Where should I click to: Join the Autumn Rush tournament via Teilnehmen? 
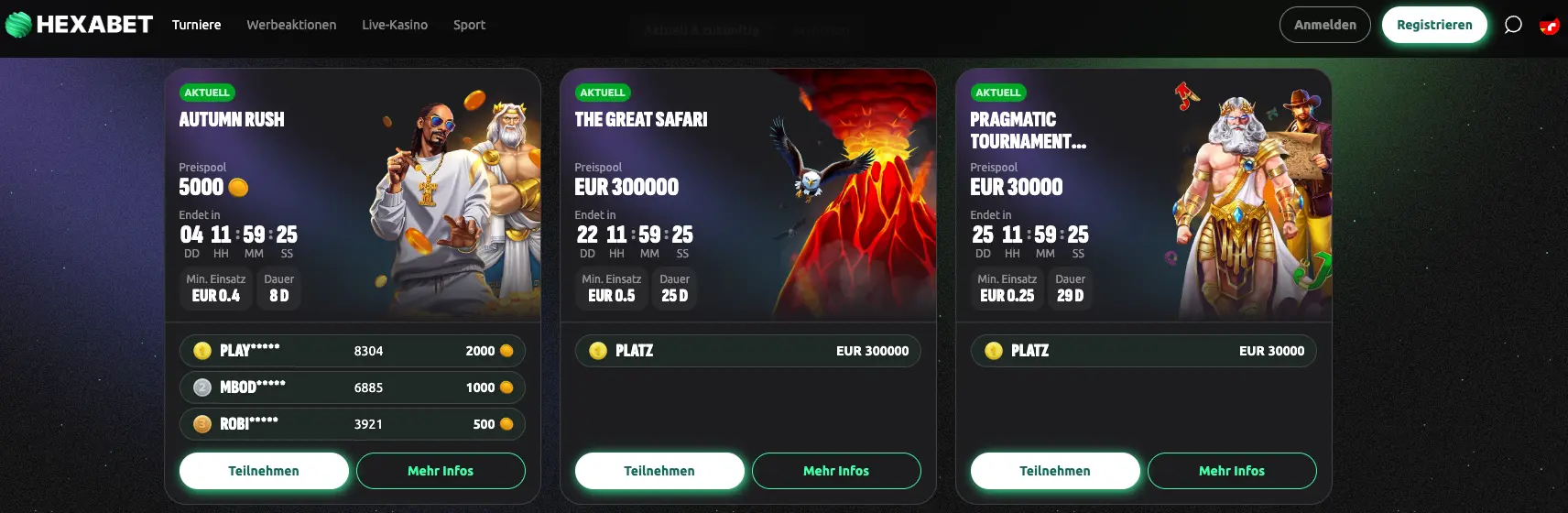(x=264, y=471)
